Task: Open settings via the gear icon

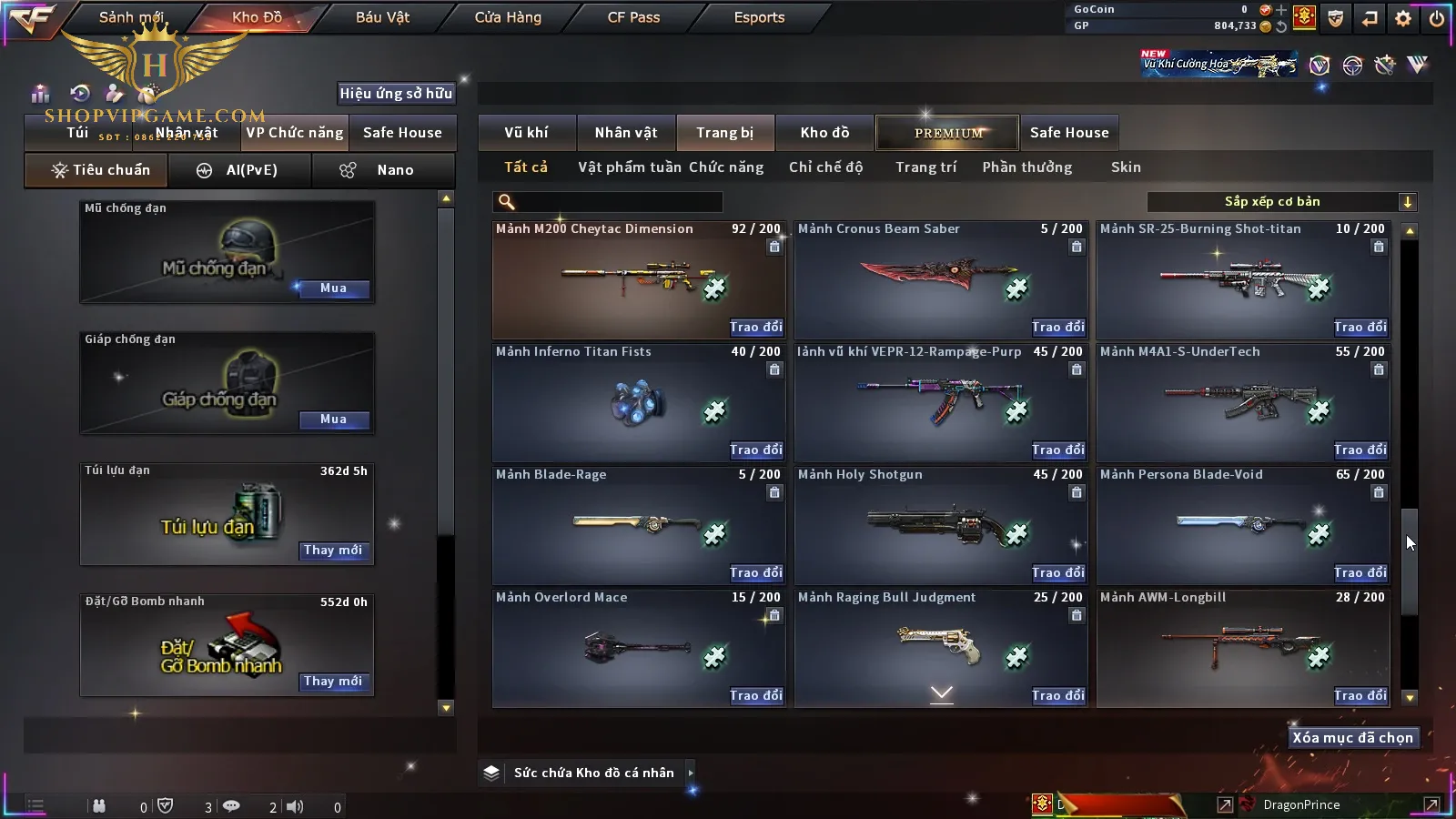Action: 1403,17
